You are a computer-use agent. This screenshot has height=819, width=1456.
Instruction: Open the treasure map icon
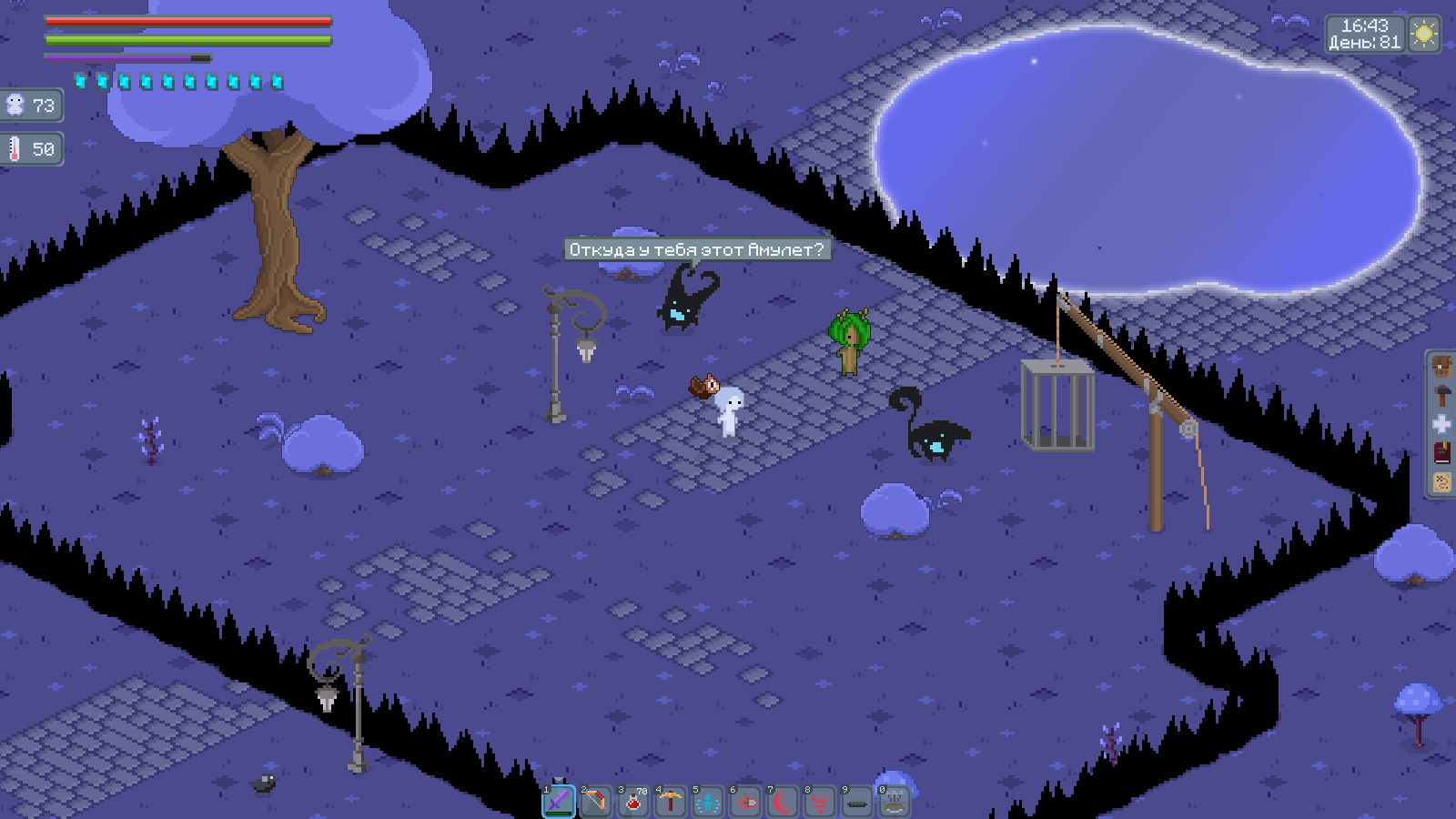pyautogui.click(x=1442, y=482)
